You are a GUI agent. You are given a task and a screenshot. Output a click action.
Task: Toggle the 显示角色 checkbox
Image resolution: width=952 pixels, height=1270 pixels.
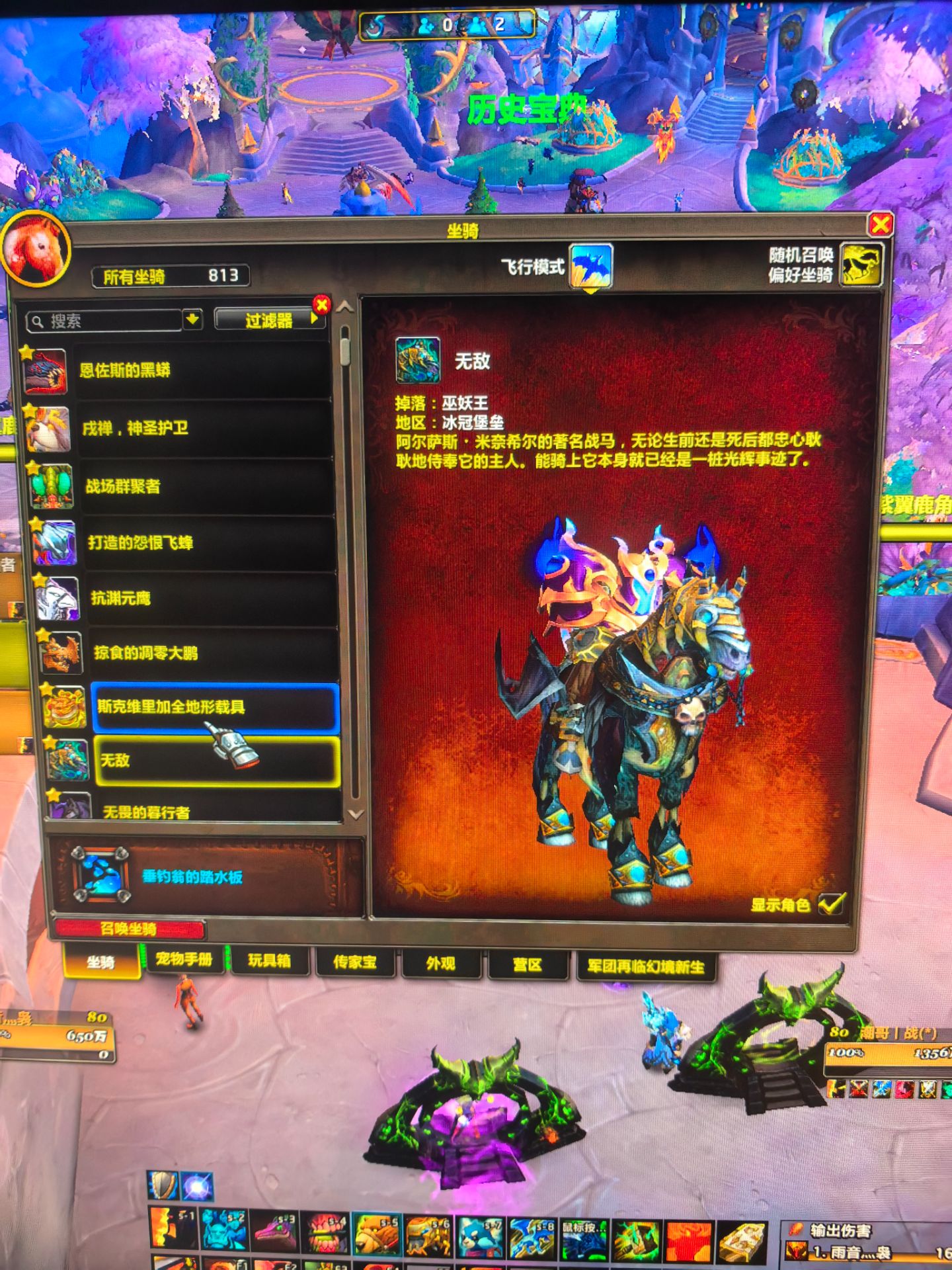click(832, 904)
